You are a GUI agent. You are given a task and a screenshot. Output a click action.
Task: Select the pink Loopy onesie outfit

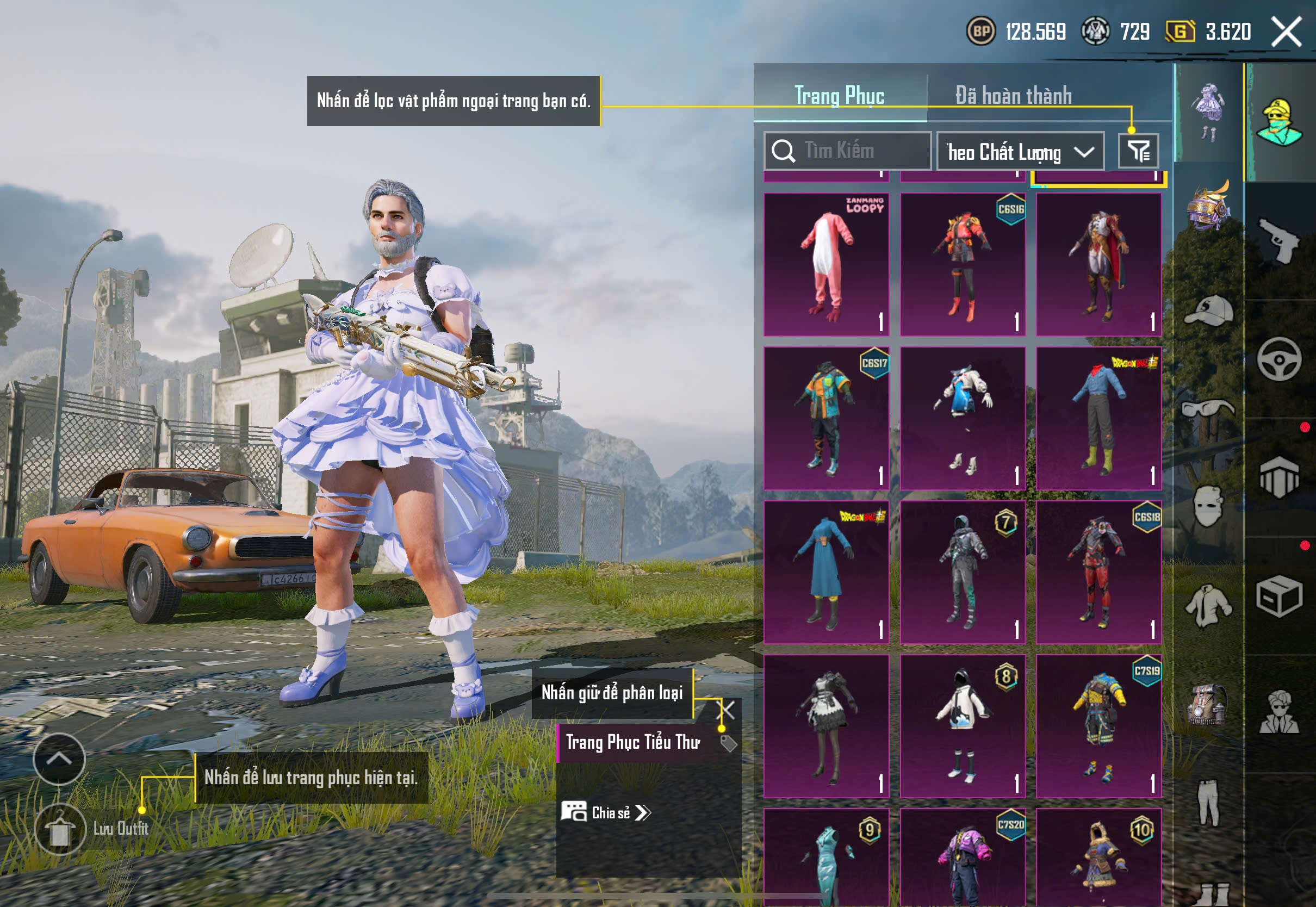tap(826, 264)
